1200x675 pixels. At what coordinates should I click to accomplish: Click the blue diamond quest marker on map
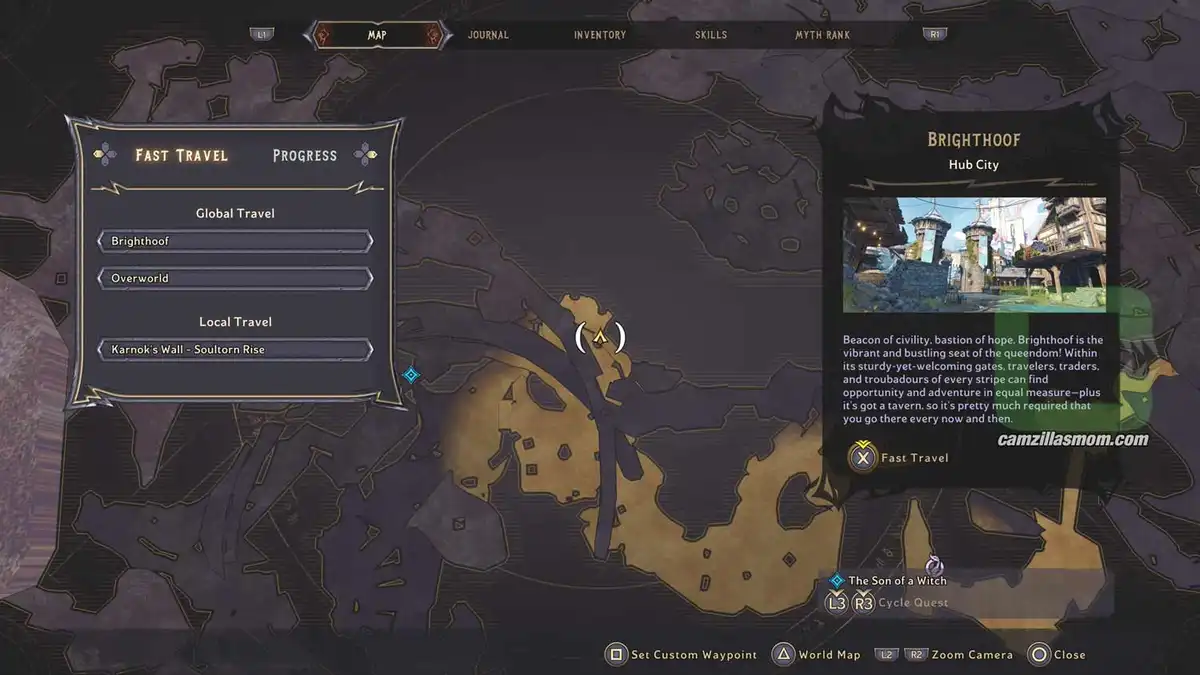pos(410,375)
